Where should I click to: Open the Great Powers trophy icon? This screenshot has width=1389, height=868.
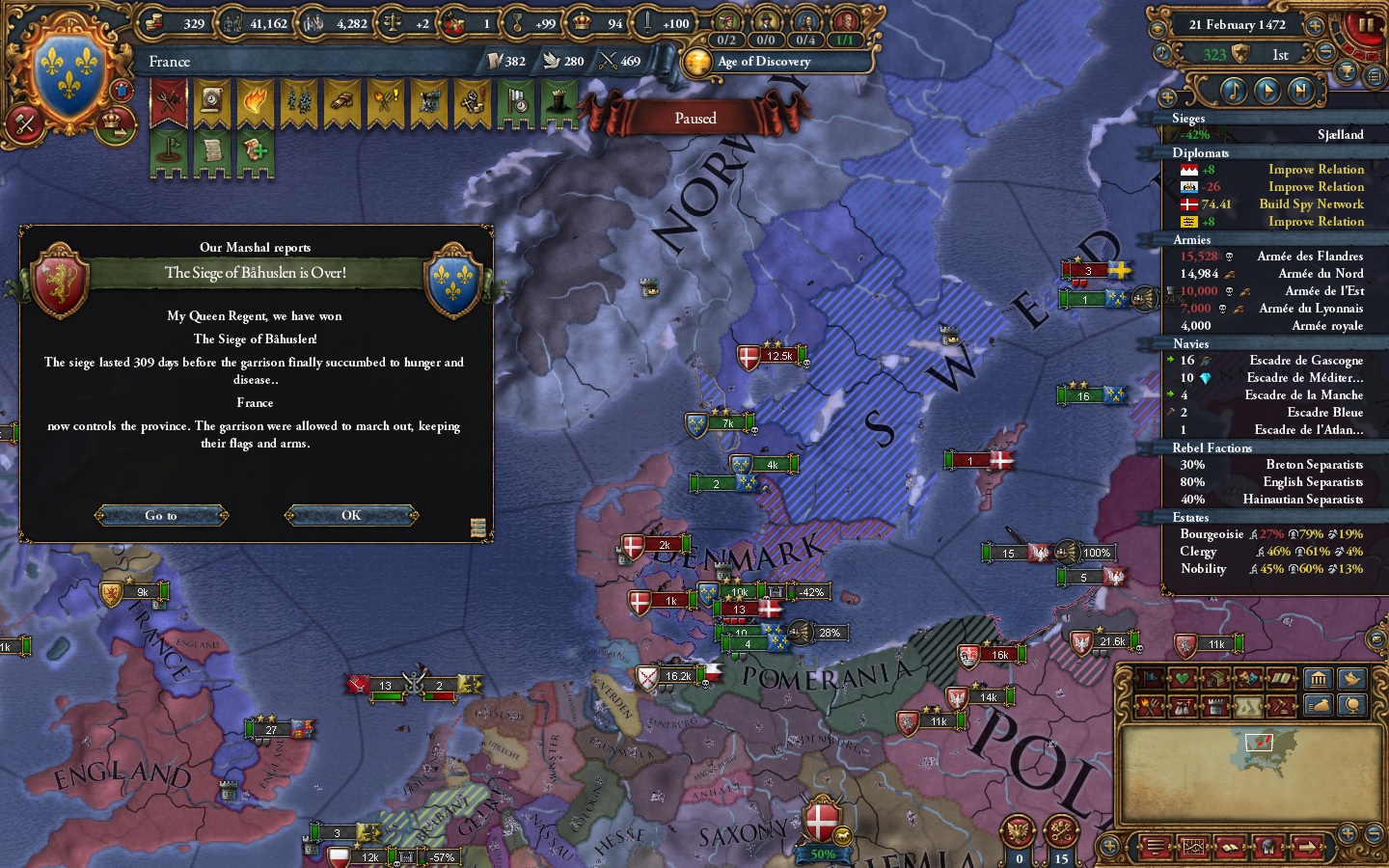tap(1346, 72)
